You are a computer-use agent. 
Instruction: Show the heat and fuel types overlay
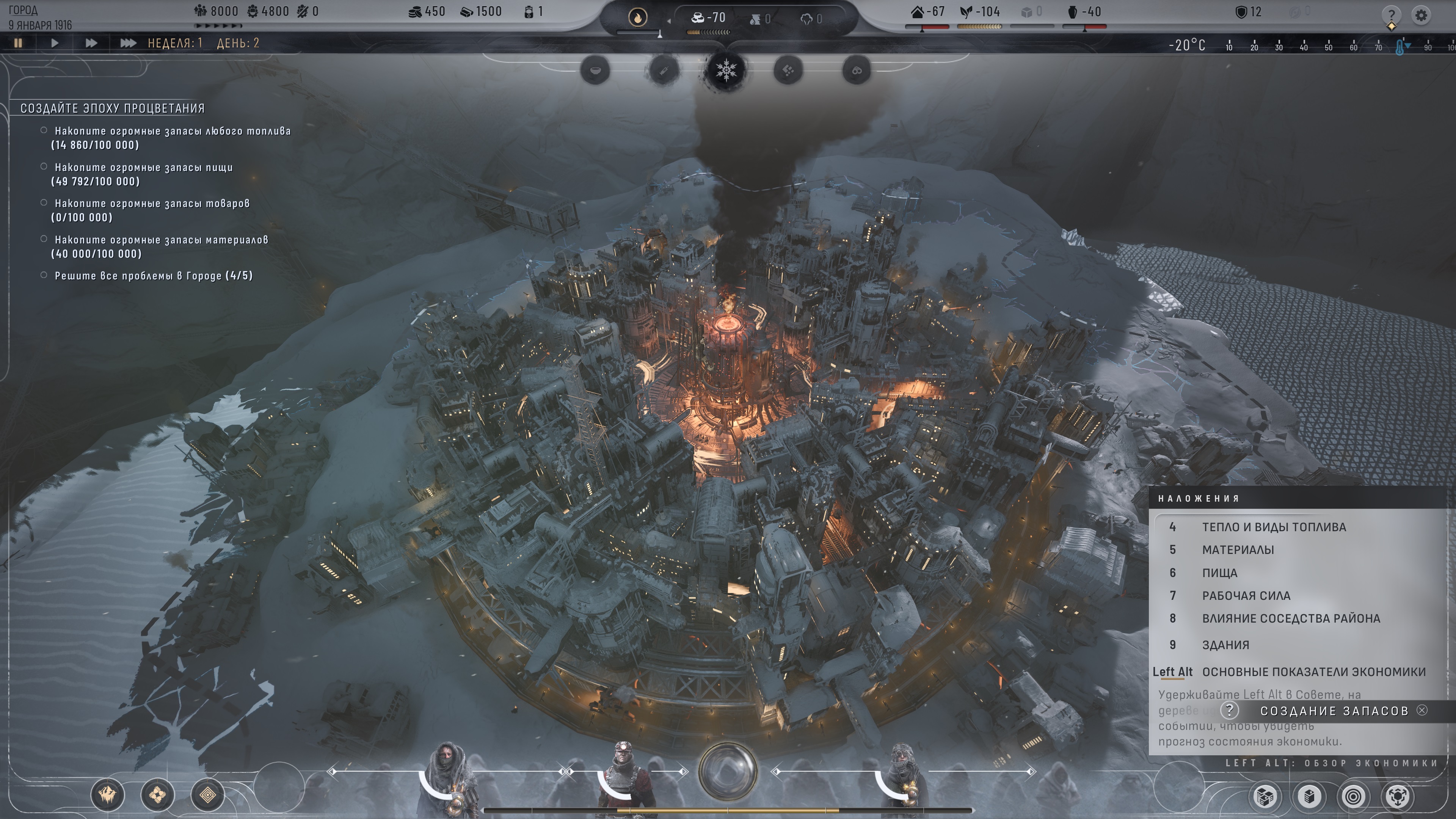(x=1274, y=527)
